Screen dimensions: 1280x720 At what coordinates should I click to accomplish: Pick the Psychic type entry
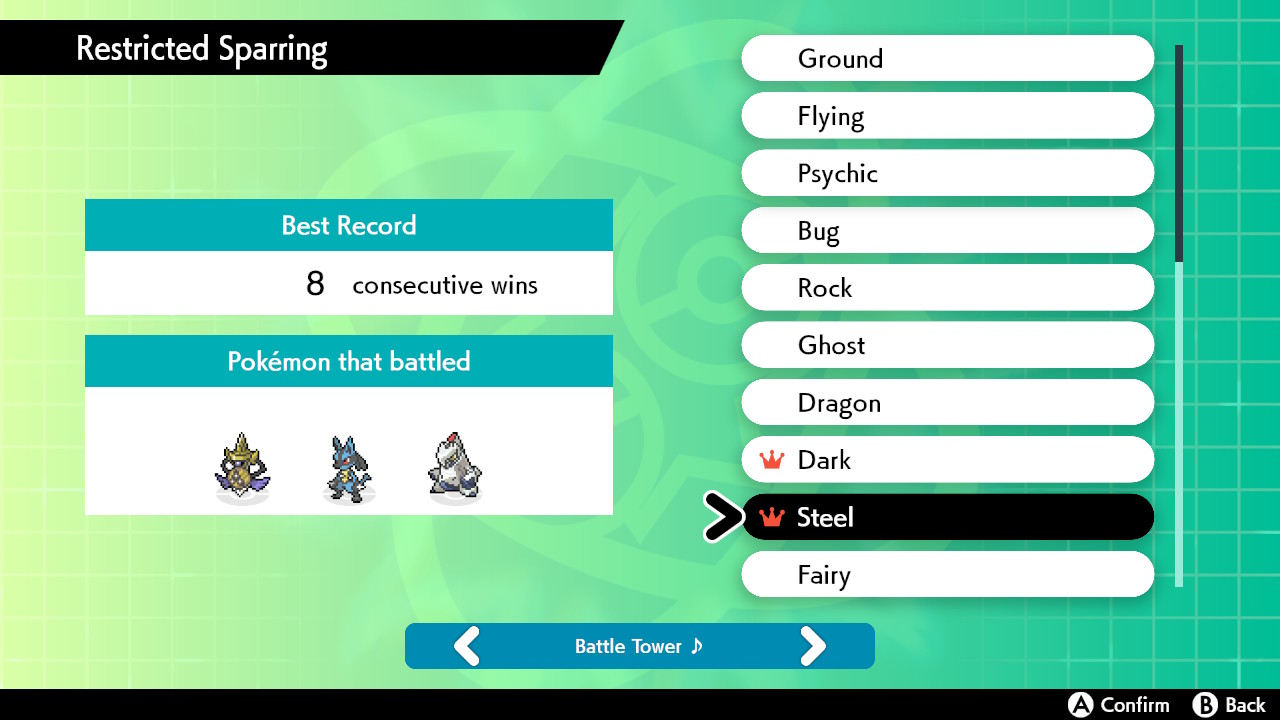click(x=947, y=173)
